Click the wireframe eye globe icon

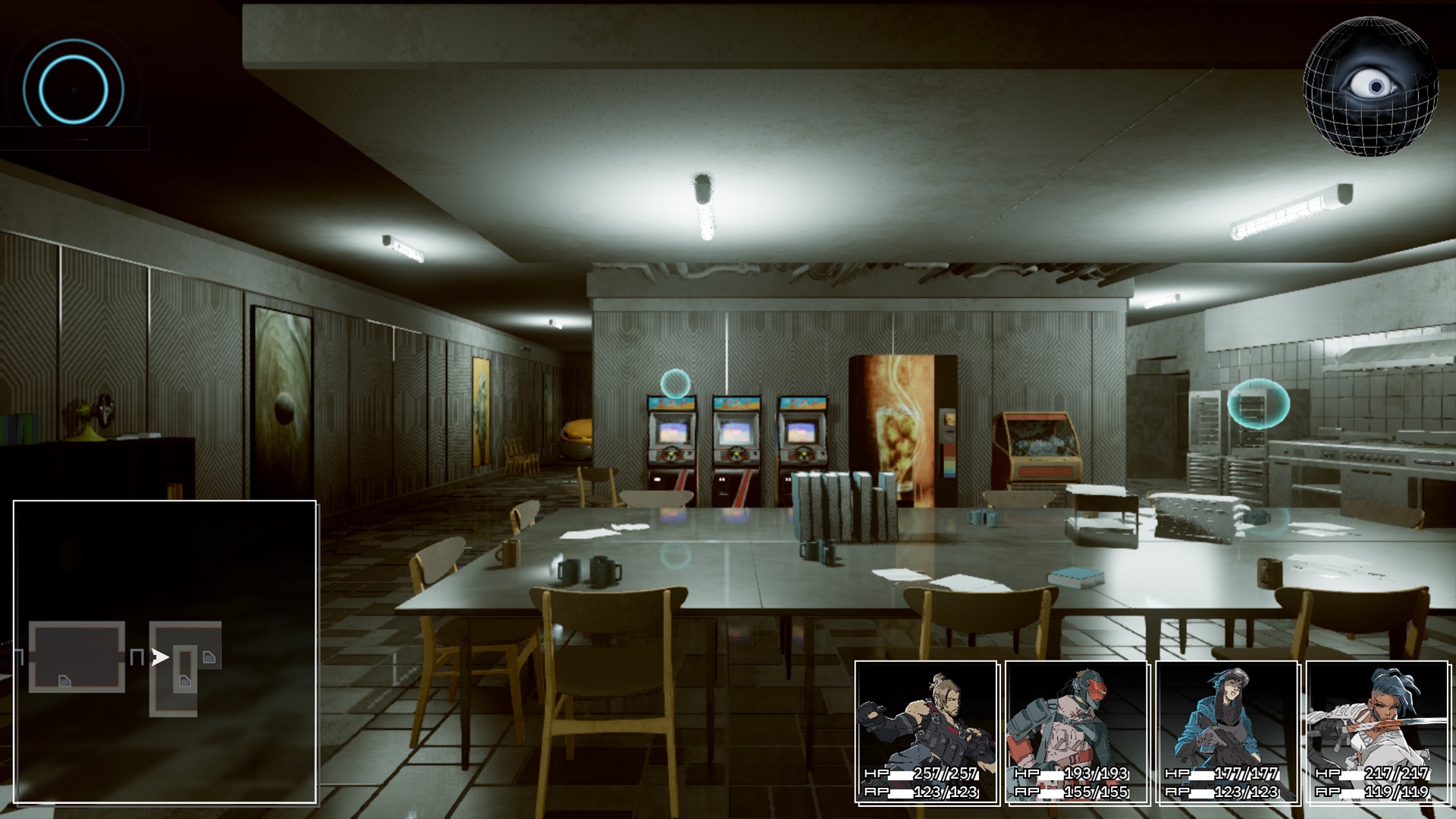pos(1370,86)
